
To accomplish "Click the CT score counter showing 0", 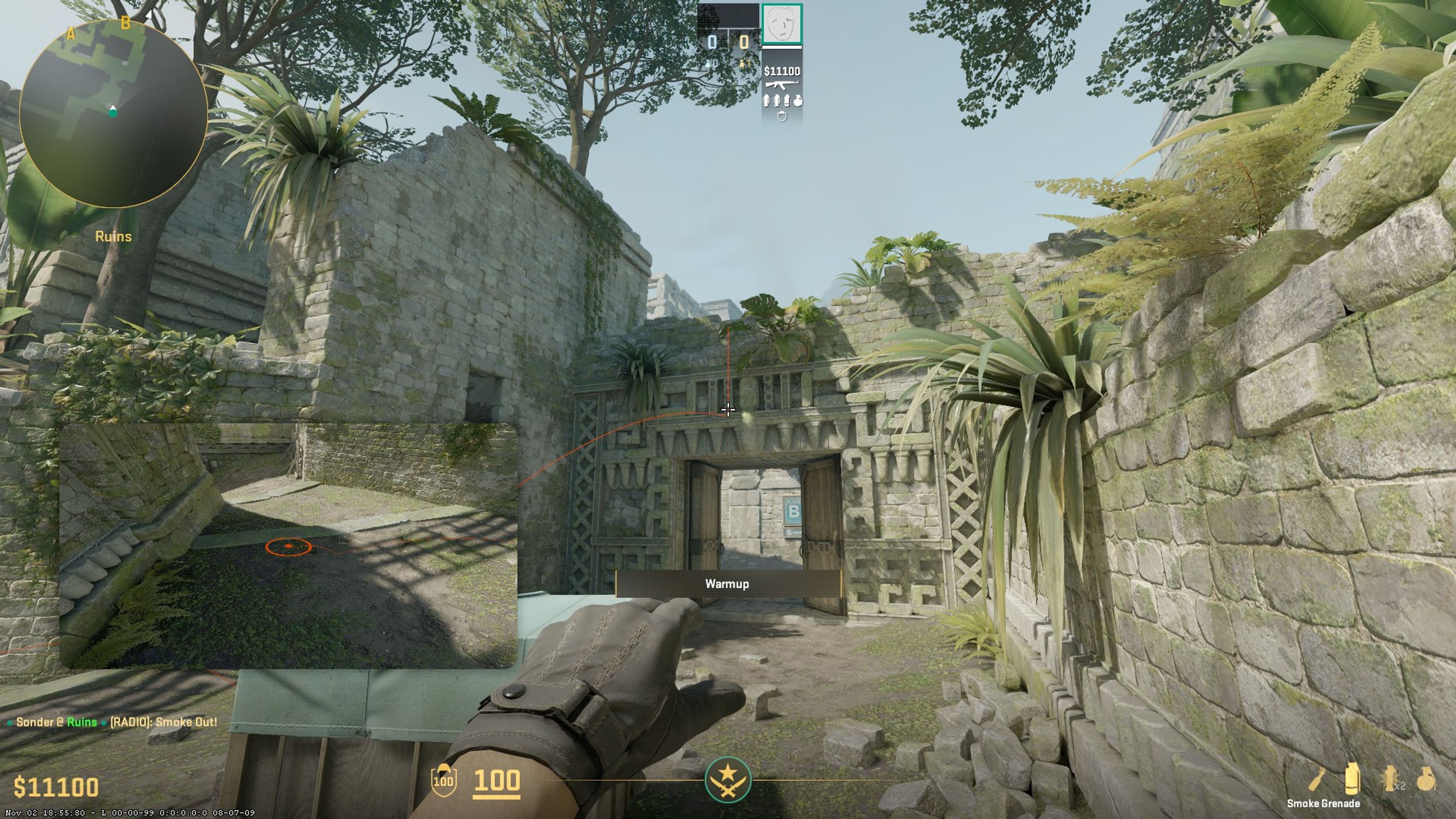I will pyautogui.click(x=712, y=41).
